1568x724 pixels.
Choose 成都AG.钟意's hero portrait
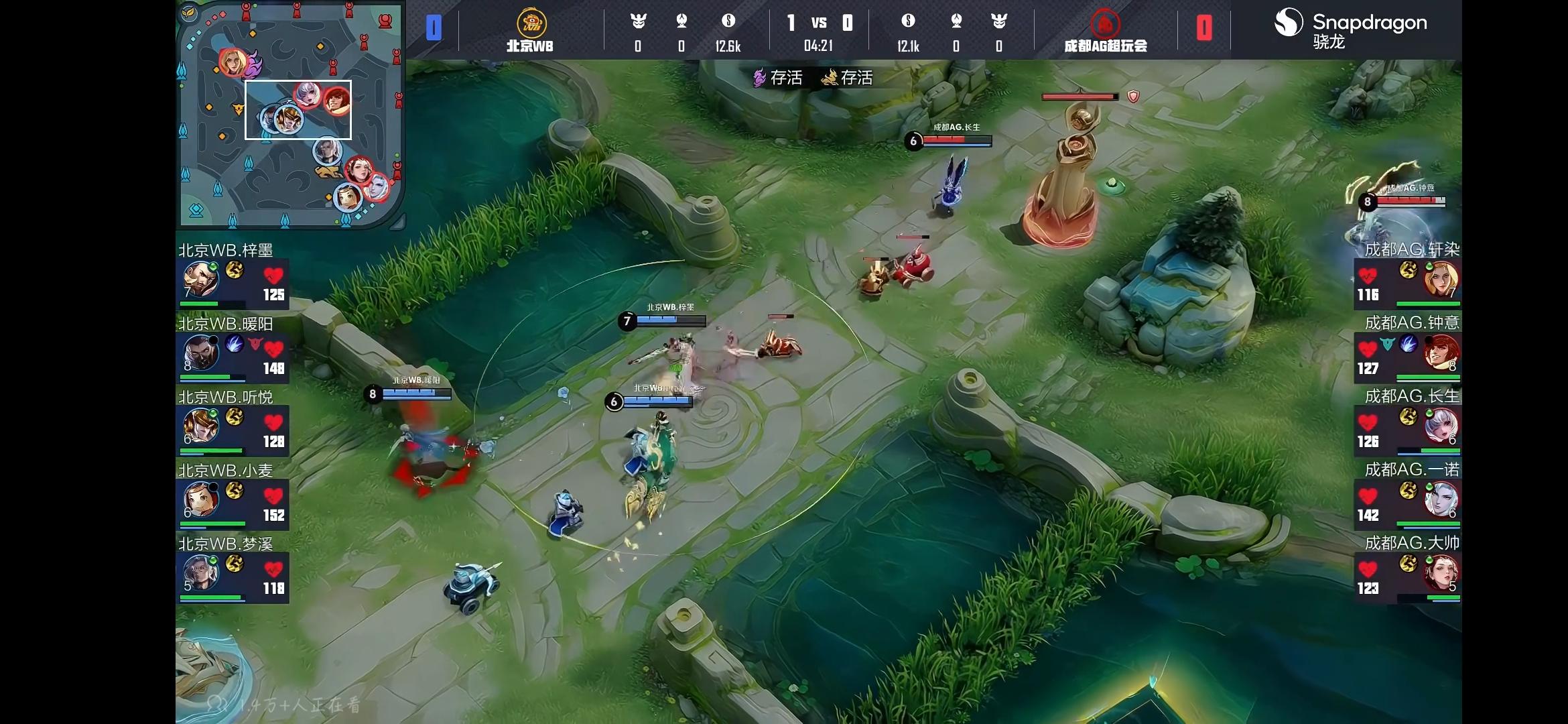pyautogui.click(x=1441, y=353)
